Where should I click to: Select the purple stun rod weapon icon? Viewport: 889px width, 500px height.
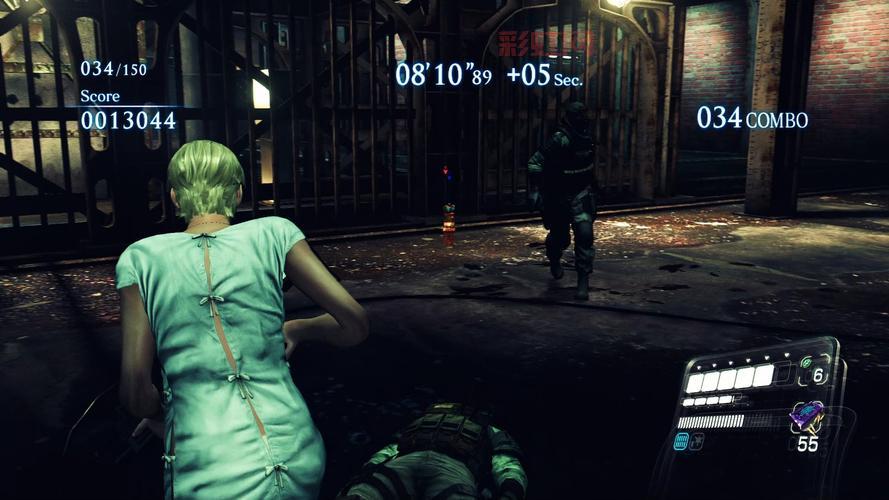(805, 414)
